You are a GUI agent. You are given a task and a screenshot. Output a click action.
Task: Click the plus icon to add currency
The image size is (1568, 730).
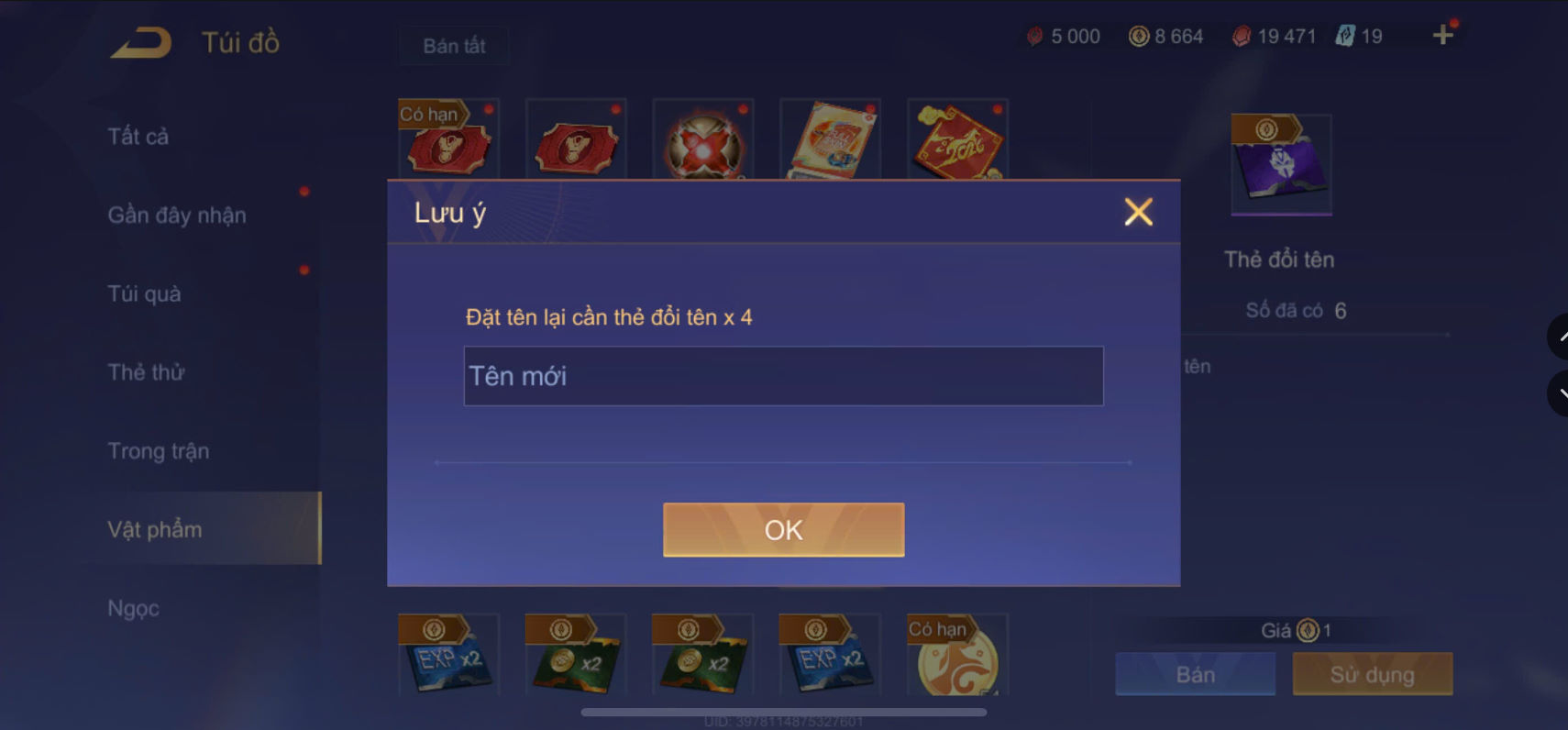click(1443, 35)
